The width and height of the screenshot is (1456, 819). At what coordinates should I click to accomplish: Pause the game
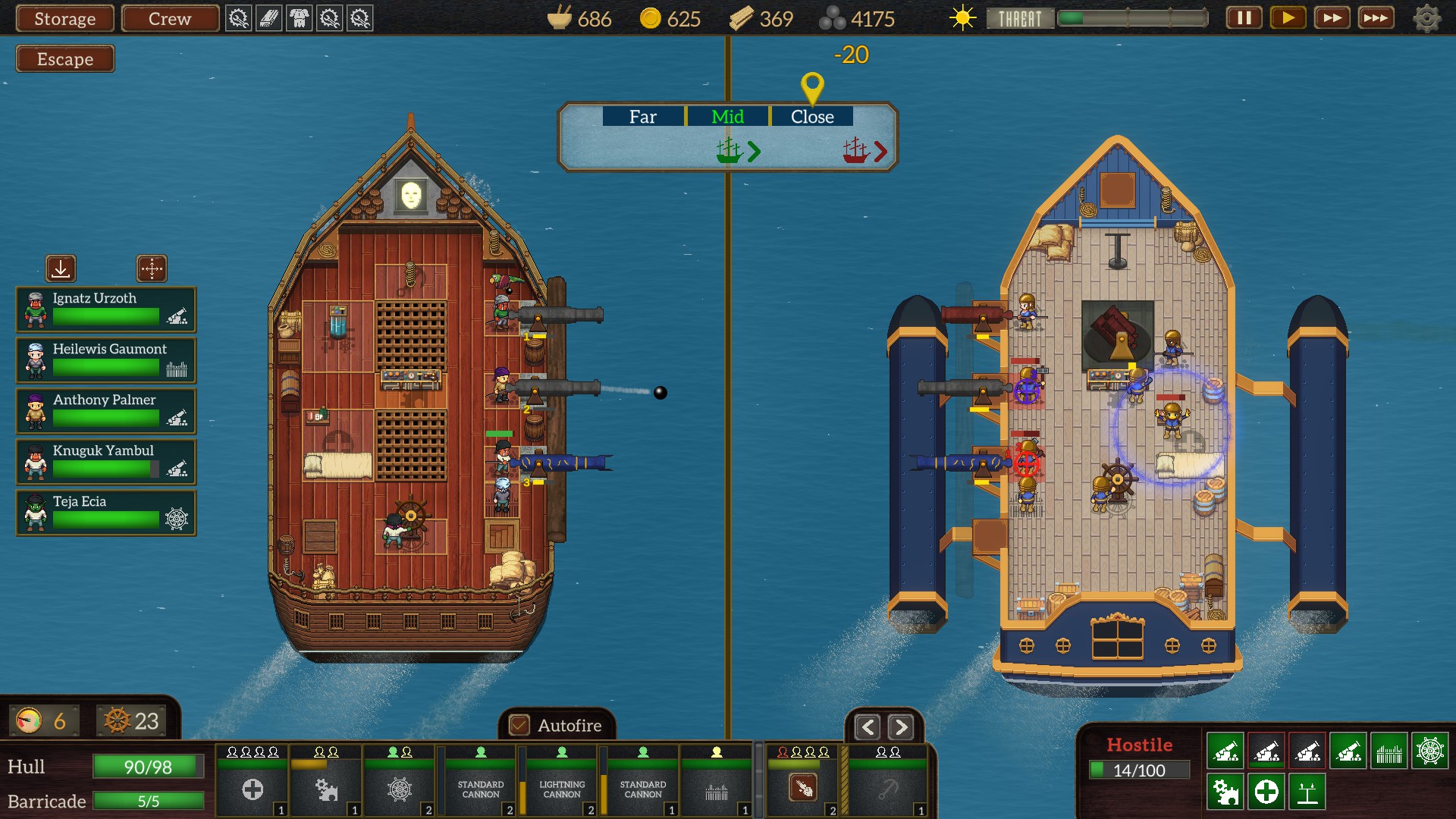point(1244,18)
